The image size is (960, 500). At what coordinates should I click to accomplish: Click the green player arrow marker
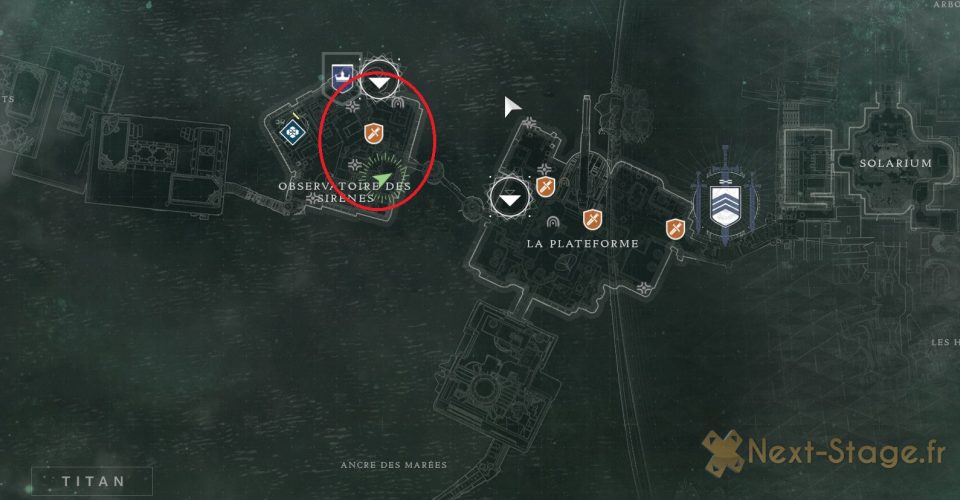point(382,181)
